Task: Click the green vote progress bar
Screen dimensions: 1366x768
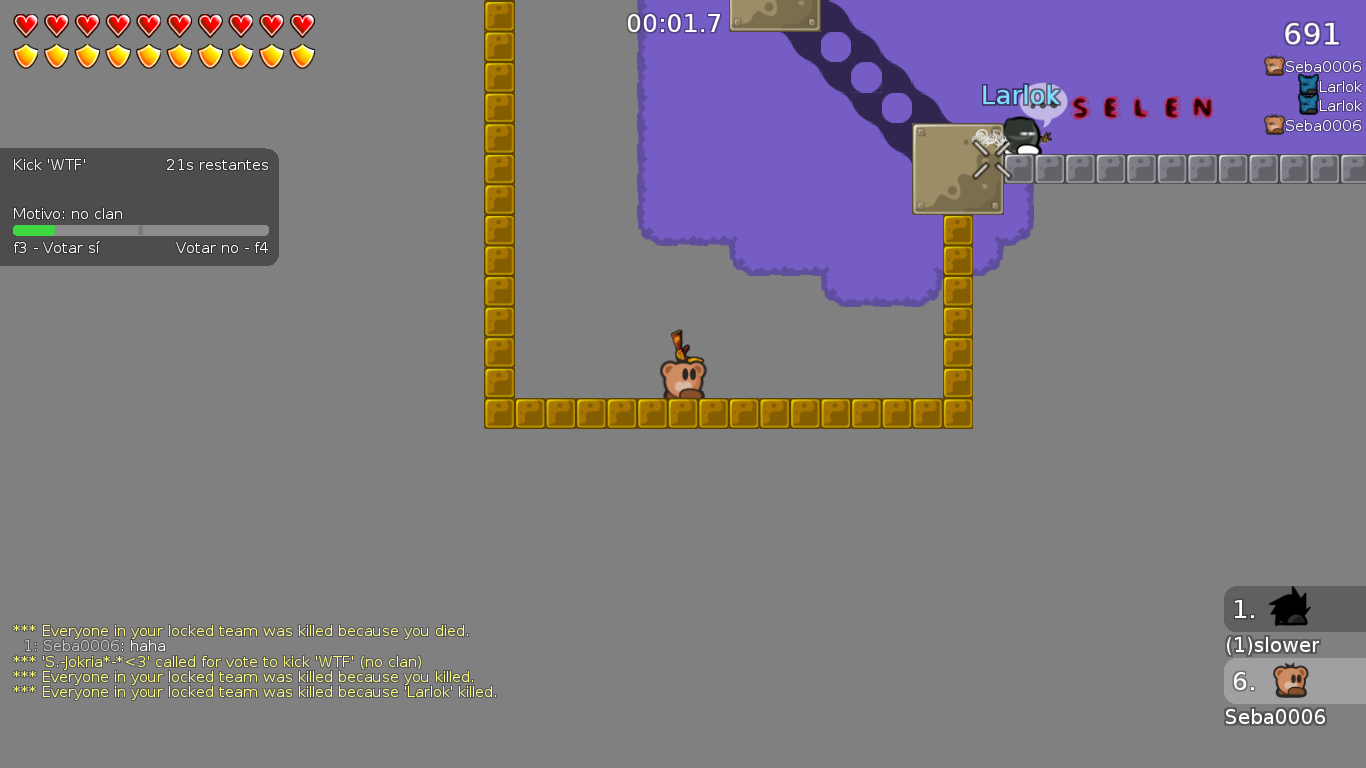Action: (x=33, y=230)
